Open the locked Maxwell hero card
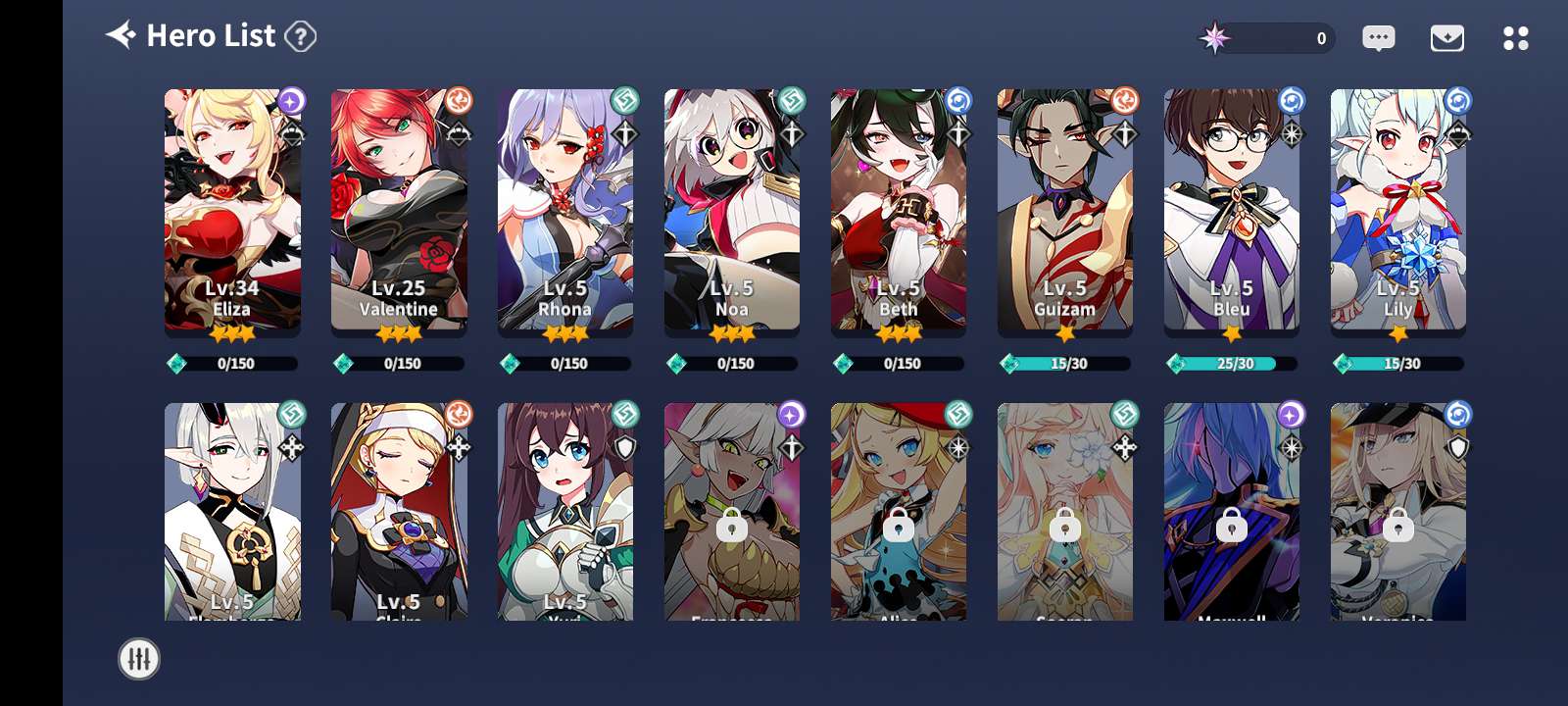1568x706 pixels. (x=1232, y=512)
